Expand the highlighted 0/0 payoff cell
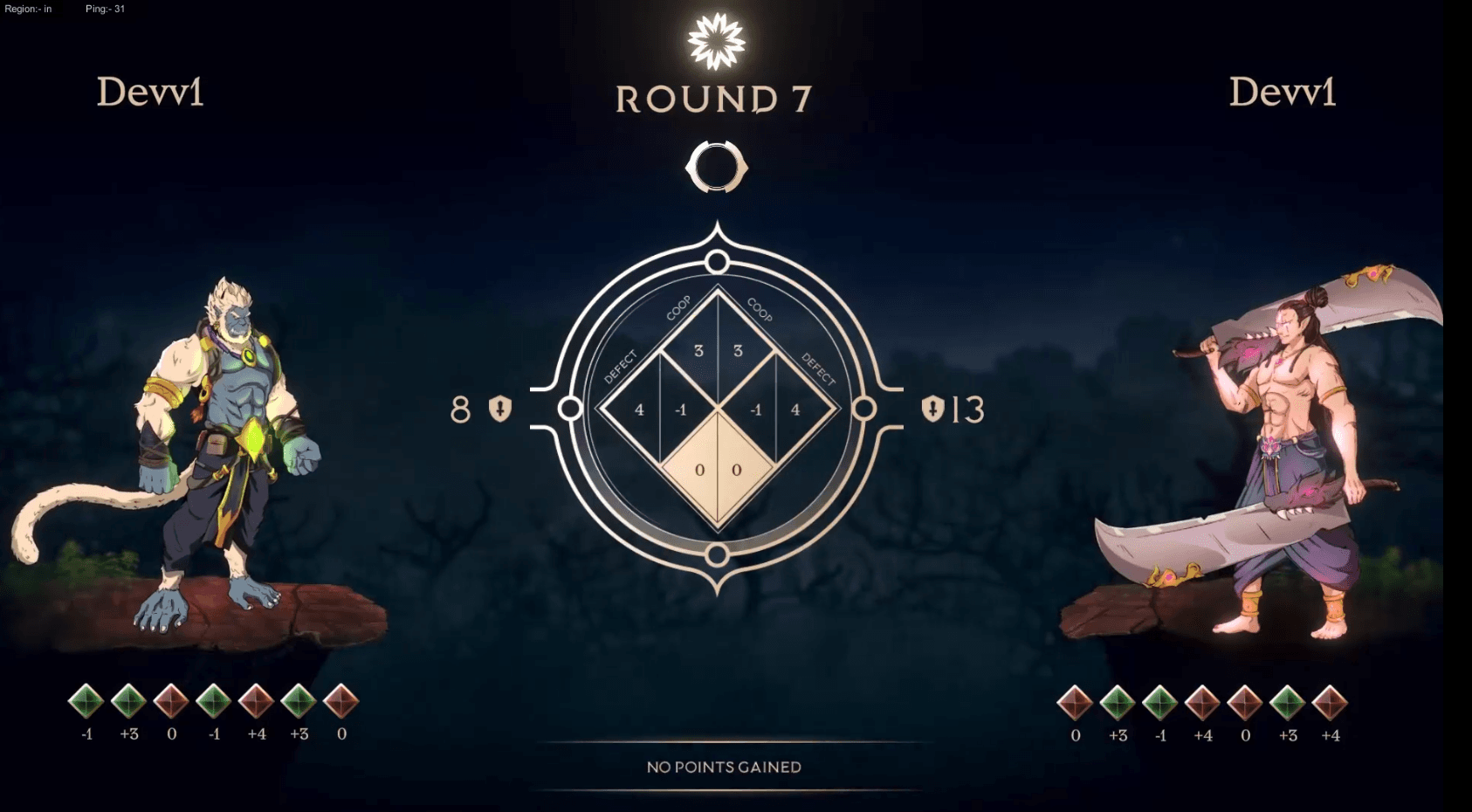Screen dimensions: 1472x812 tap(719, 468)
